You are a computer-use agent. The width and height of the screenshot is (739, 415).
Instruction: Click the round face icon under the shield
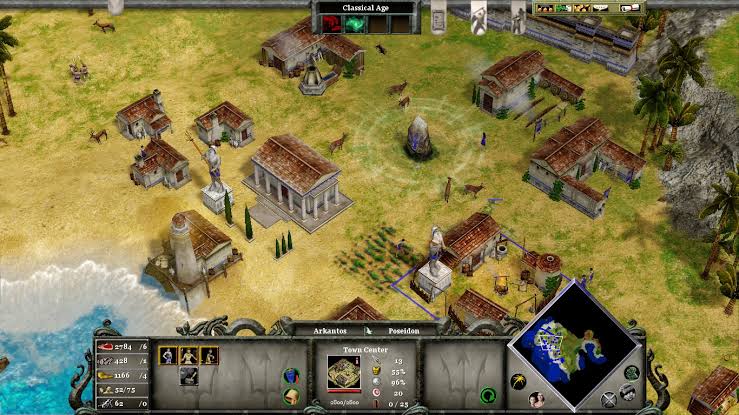tap(292, 395)
